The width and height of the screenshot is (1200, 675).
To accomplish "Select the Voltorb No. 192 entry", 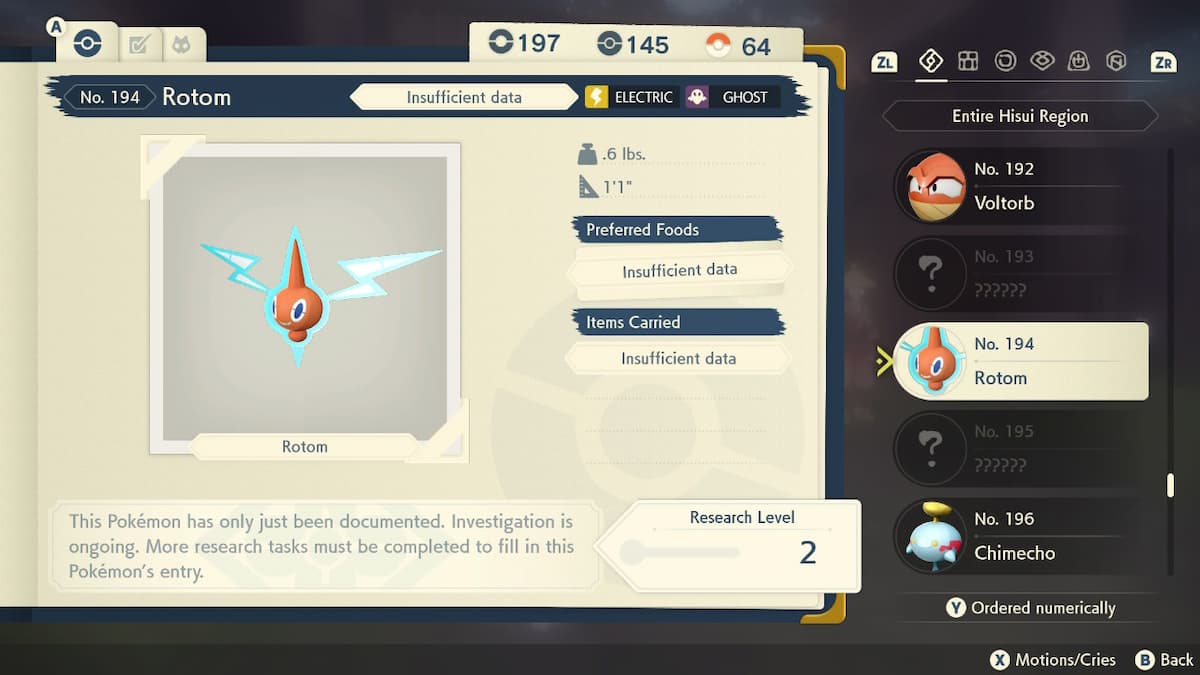I will coord(1019,186).
